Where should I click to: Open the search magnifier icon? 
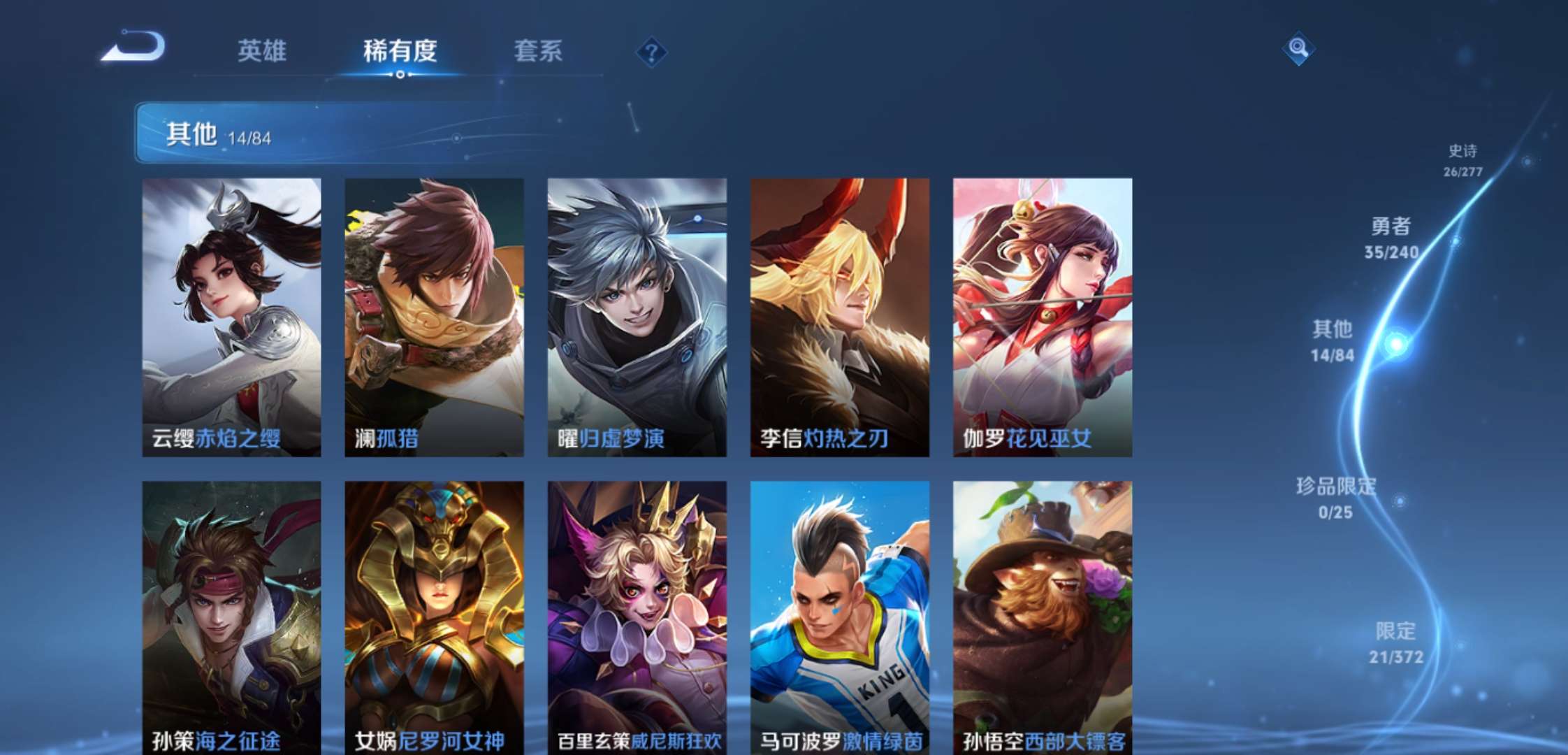1298,49
